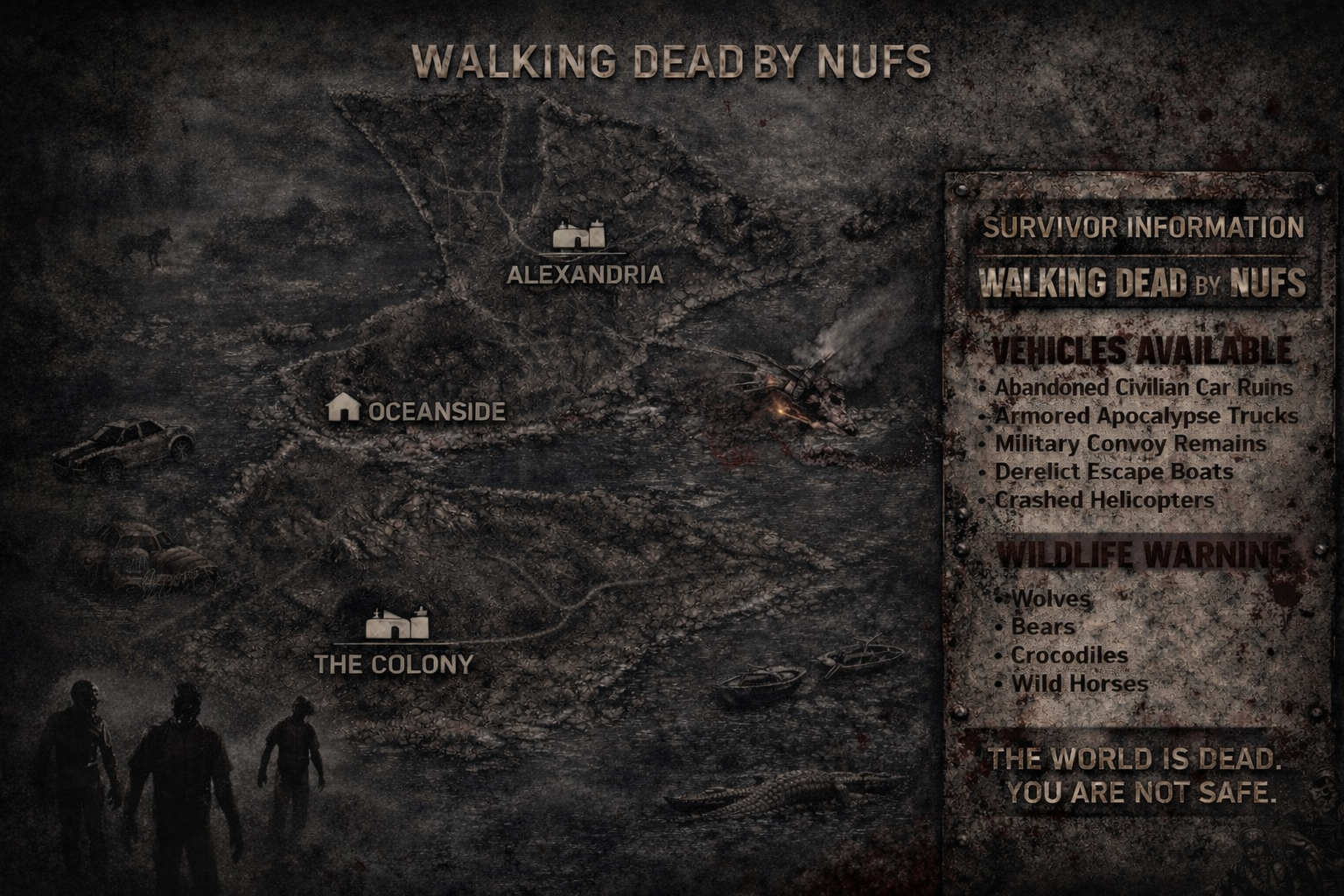Choose the Oceanside house marker

pyautogui.click(x=343, y=407)
